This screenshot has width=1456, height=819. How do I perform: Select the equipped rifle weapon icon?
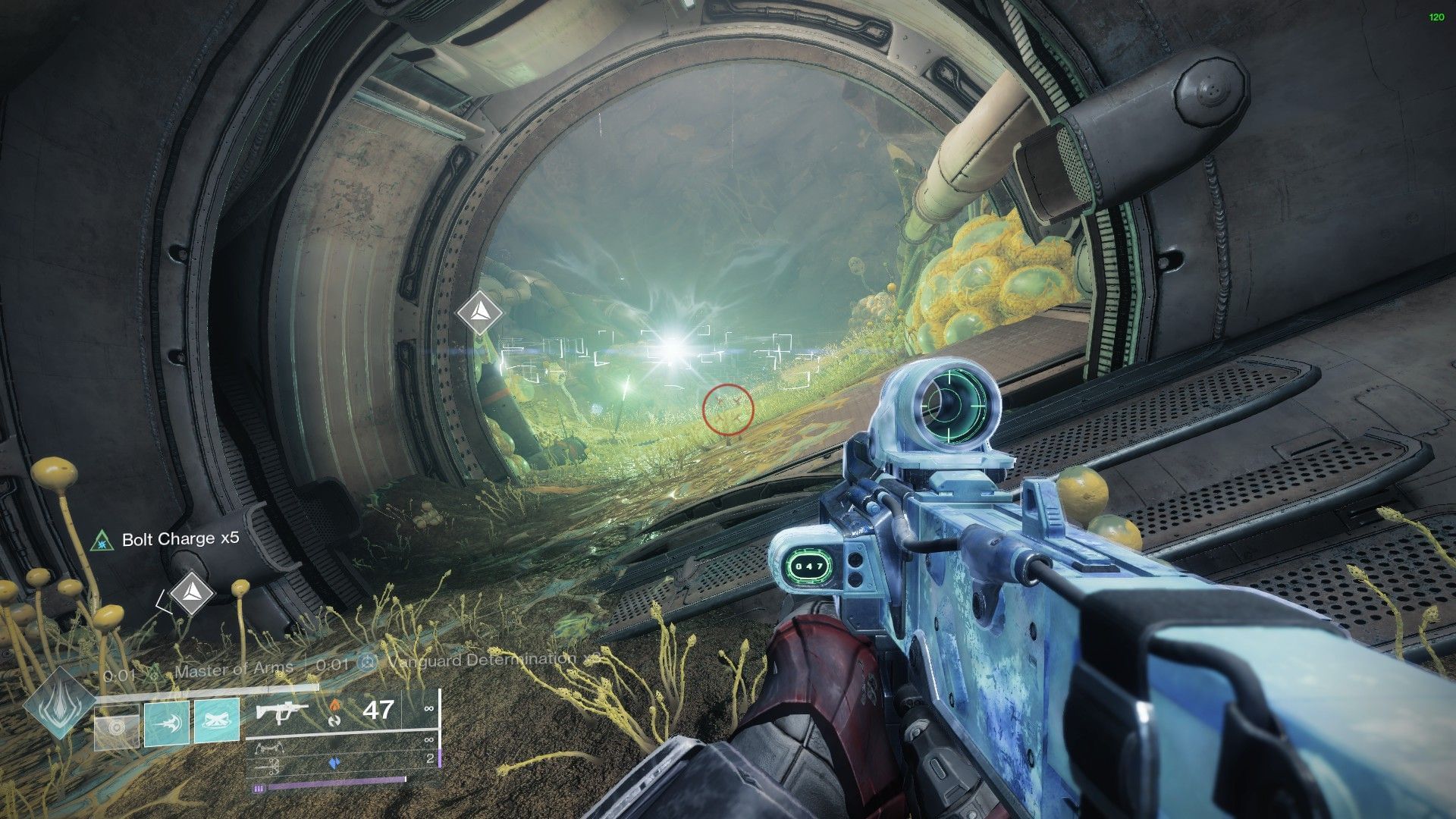coord(281,712)
